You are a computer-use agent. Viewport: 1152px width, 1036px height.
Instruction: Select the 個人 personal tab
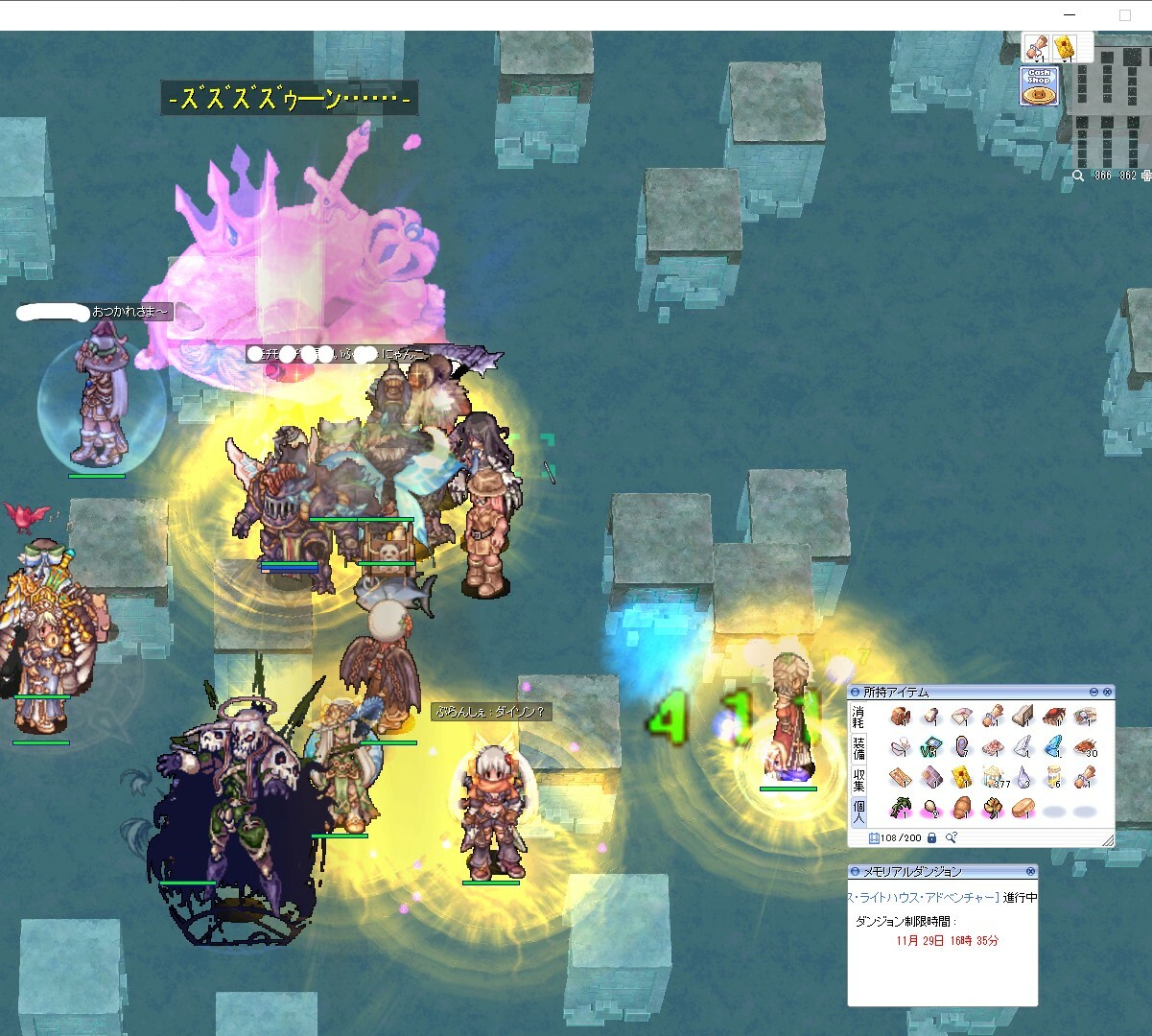point(858,811)
